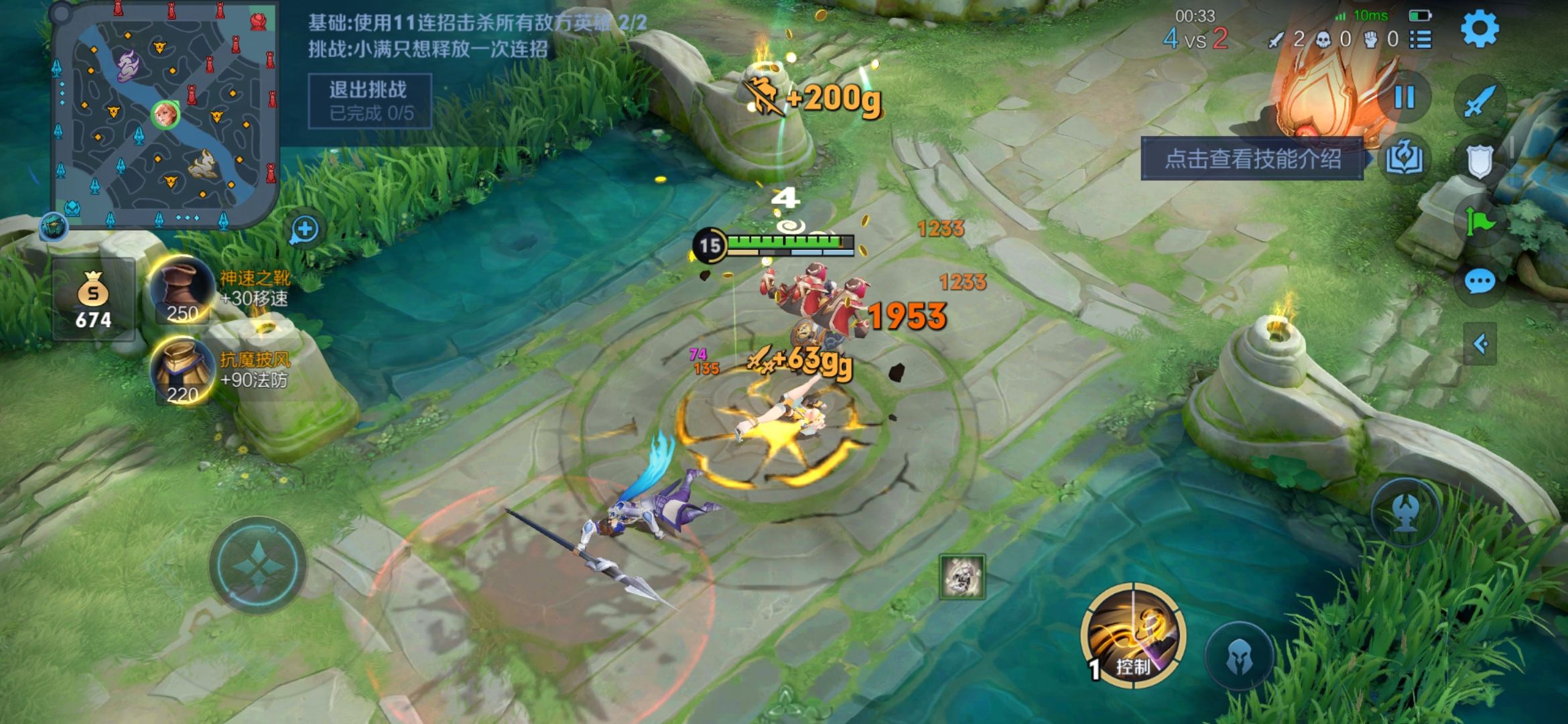Activate the 控制 combo skill
The width and height of the screenshot is (1568, 724).
point(1133,636)
